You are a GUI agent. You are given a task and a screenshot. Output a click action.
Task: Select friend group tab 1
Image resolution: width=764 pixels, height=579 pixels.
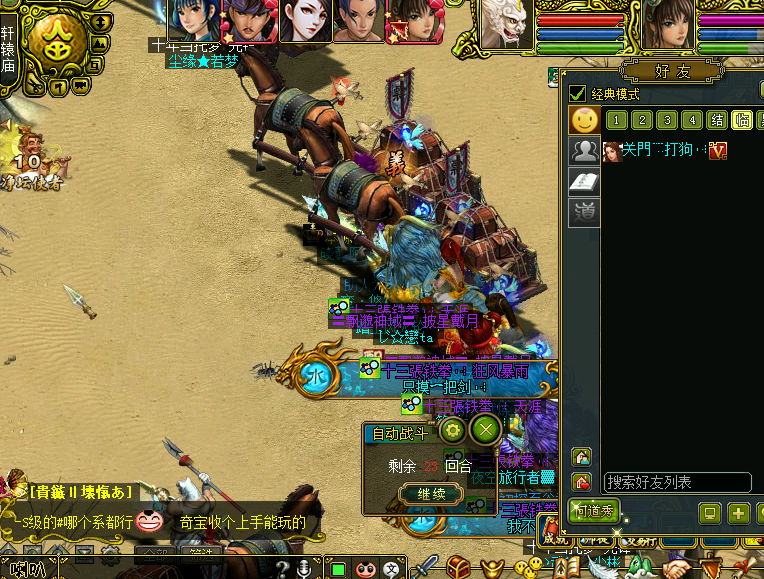617,120
